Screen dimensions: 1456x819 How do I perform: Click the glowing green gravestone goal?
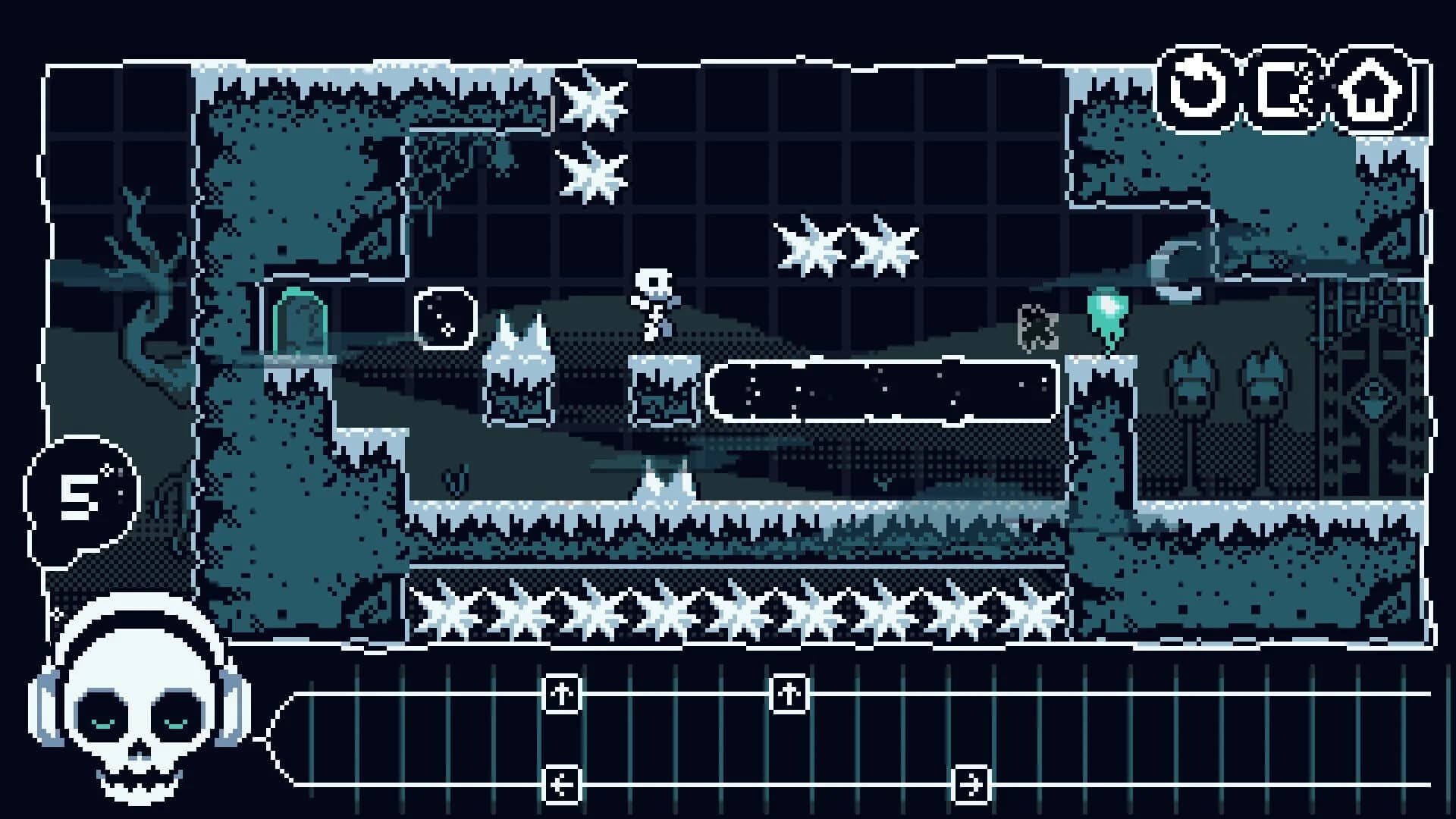(302, 322)
